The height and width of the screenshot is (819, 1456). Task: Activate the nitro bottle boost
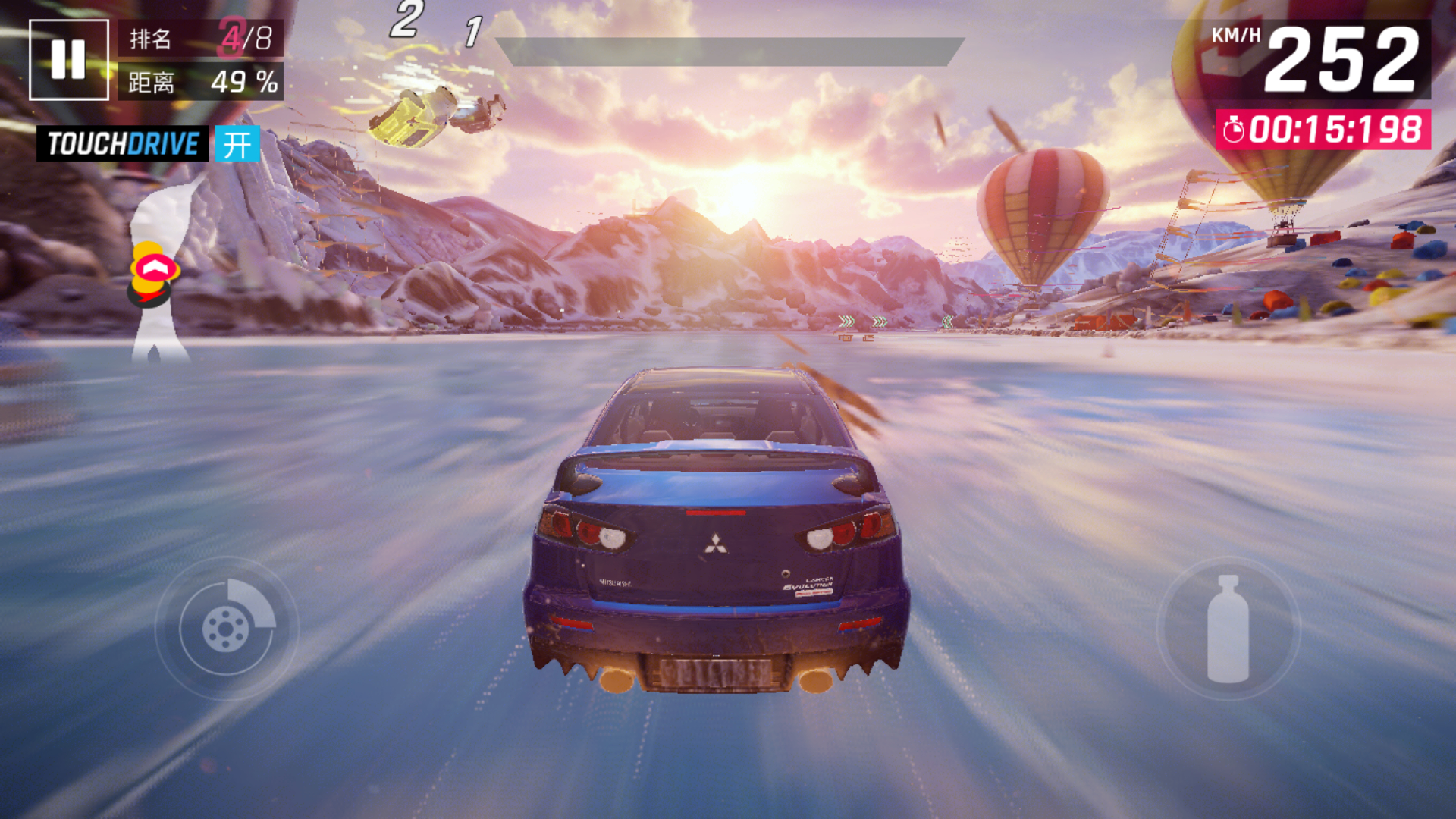pyautogui.click(x=1228, y=629)
